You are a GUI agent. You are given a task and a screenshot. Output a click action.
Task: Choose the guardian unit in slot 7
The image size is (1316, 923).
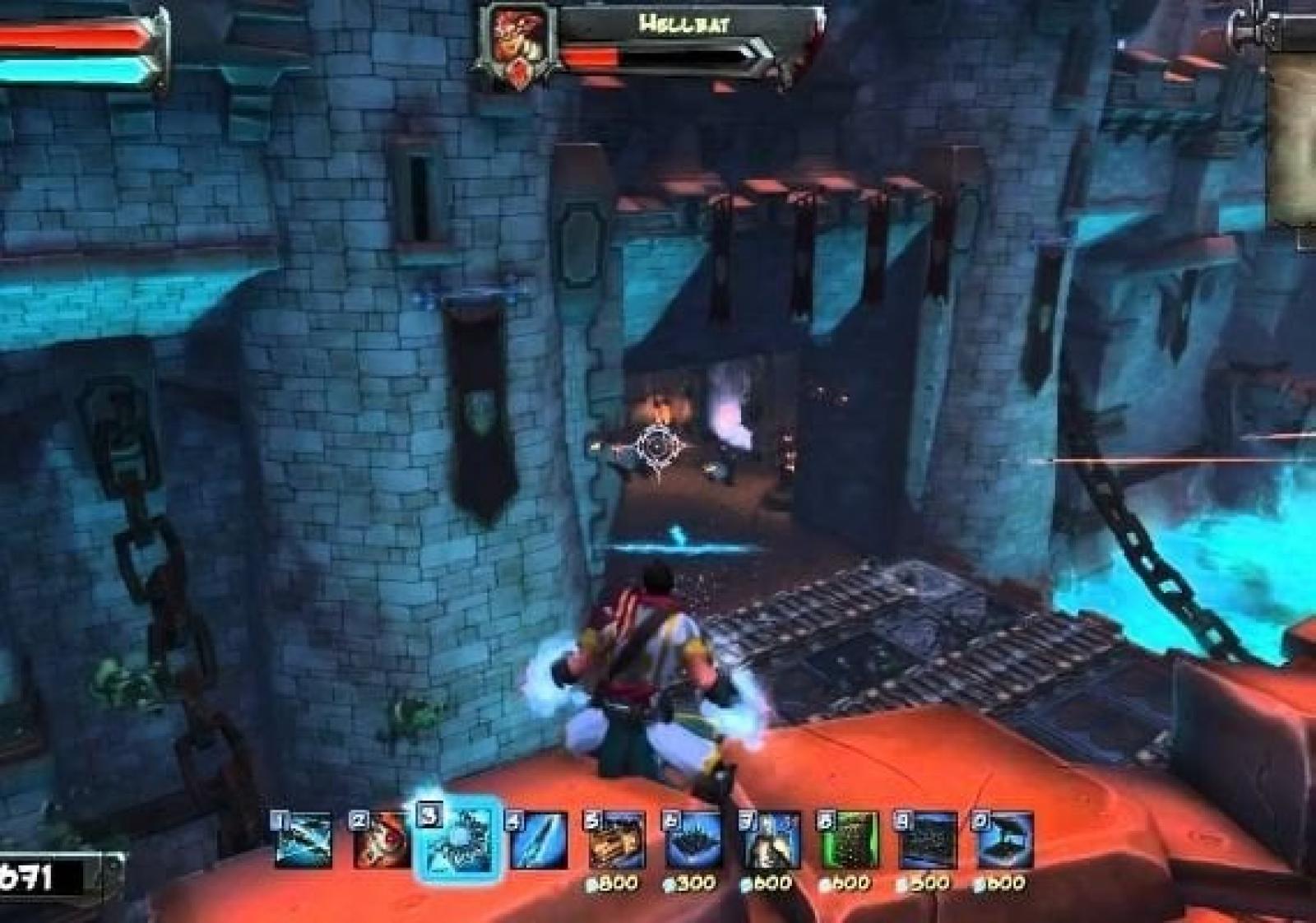771,840
